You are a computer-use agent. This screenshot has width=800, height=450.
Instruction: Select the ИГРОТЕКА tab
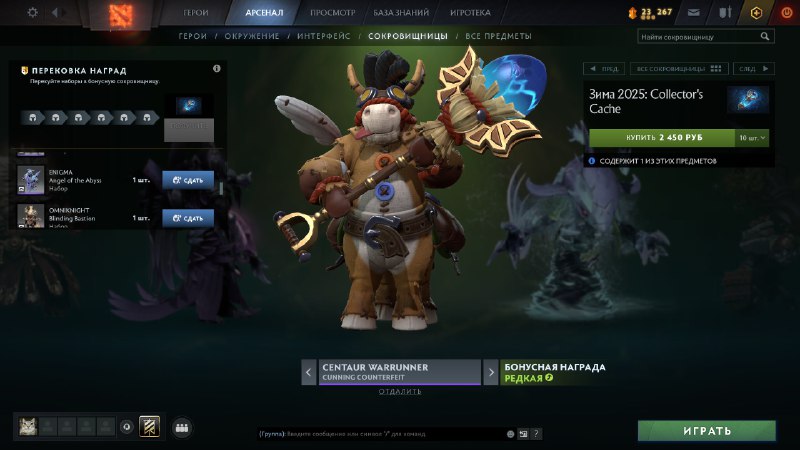click(471, 13)
